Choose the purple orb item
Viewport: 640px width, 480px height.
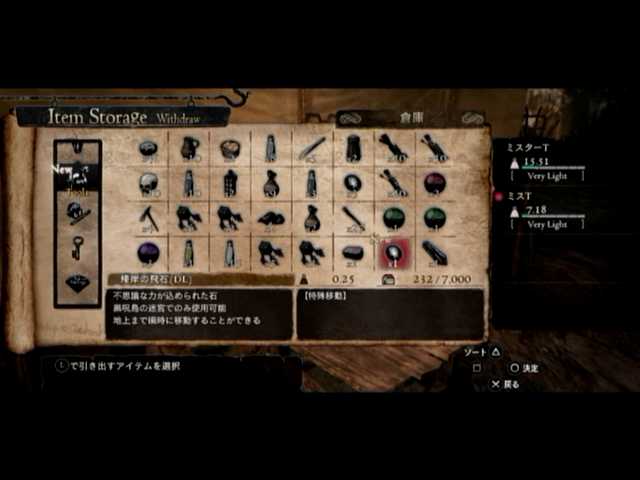tap(149, 252)
